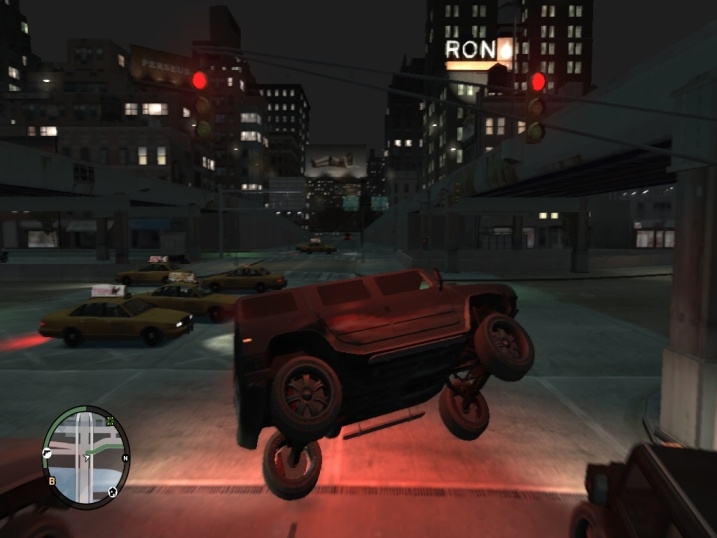Select the gun shop blip on radar
The height and width of the screenshot is (538, 717).
tap(48, 455)
